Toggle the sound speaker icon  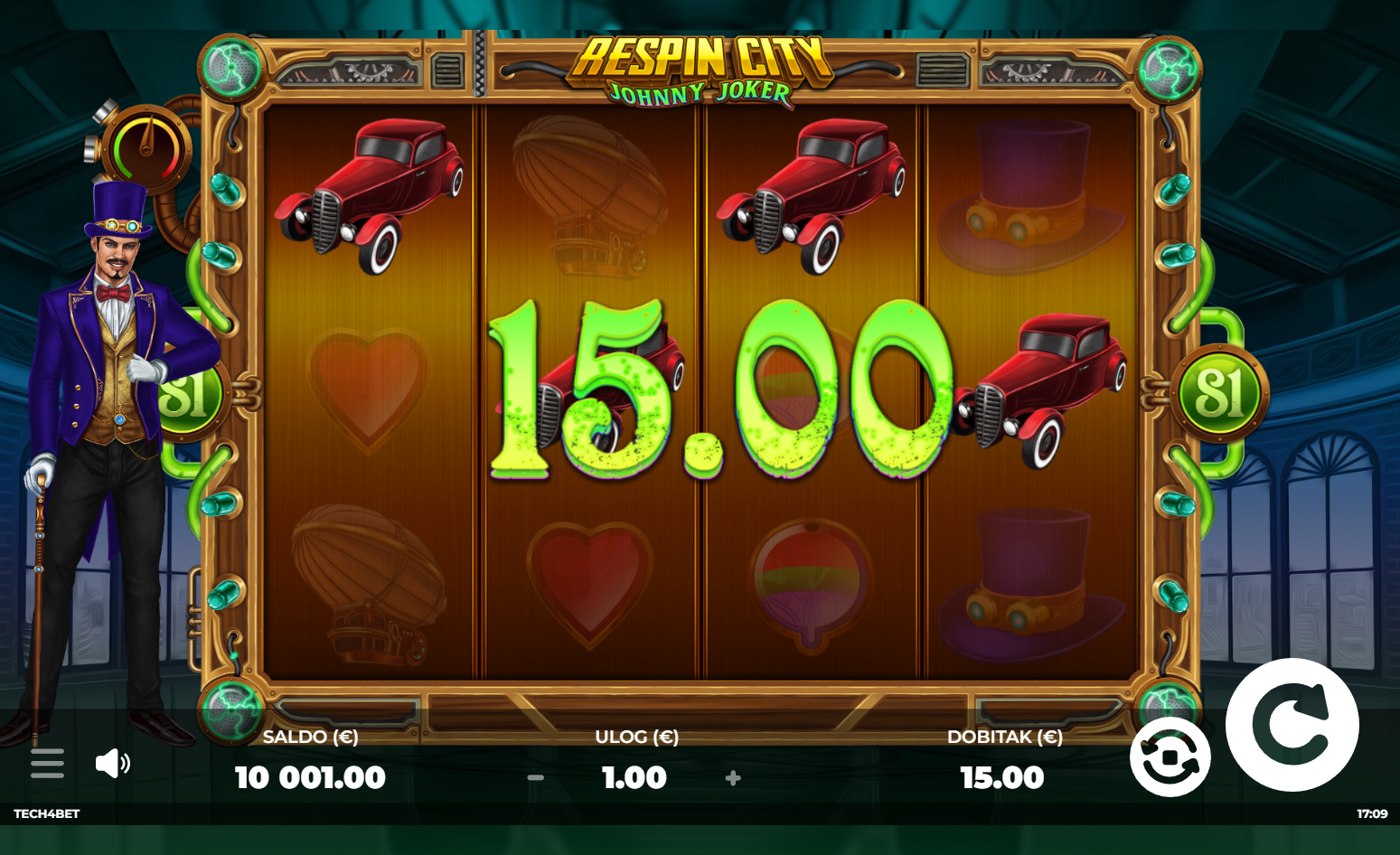[112, 763]
